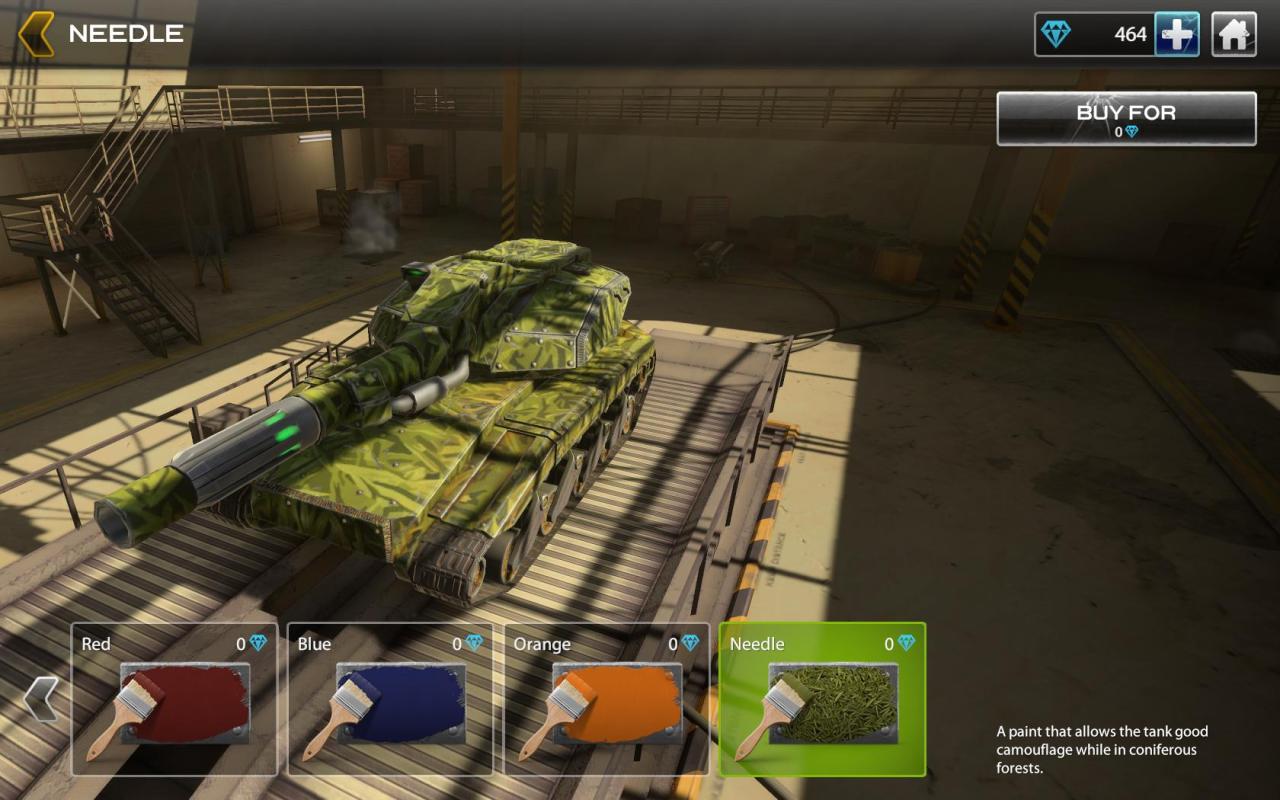This screenshot has width=1280, height=800.
Task: Return to the home screen
Action: point(1234,35)
